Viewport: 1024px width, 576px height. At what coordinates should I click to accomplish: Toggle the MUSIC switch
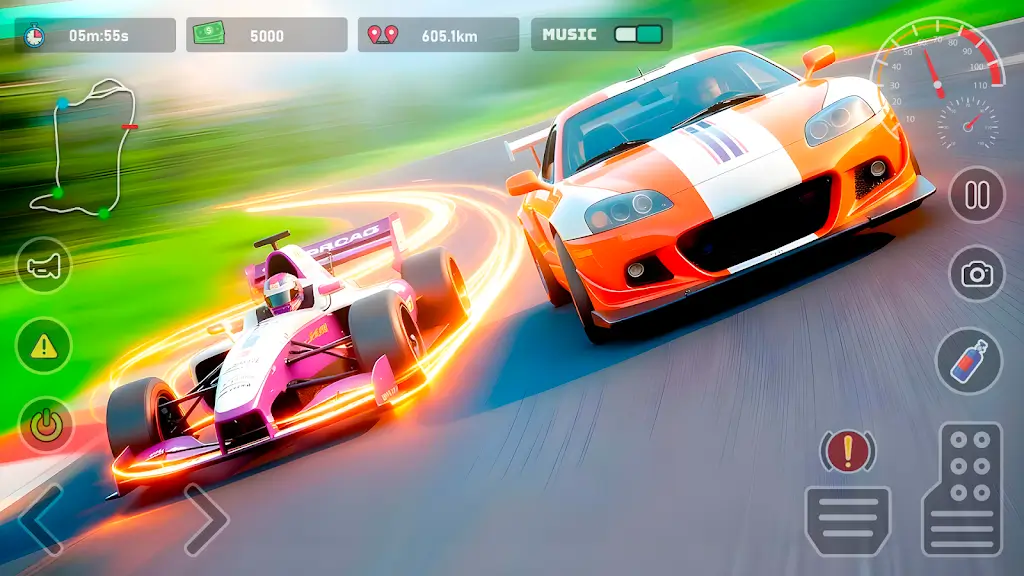[638, 35]
